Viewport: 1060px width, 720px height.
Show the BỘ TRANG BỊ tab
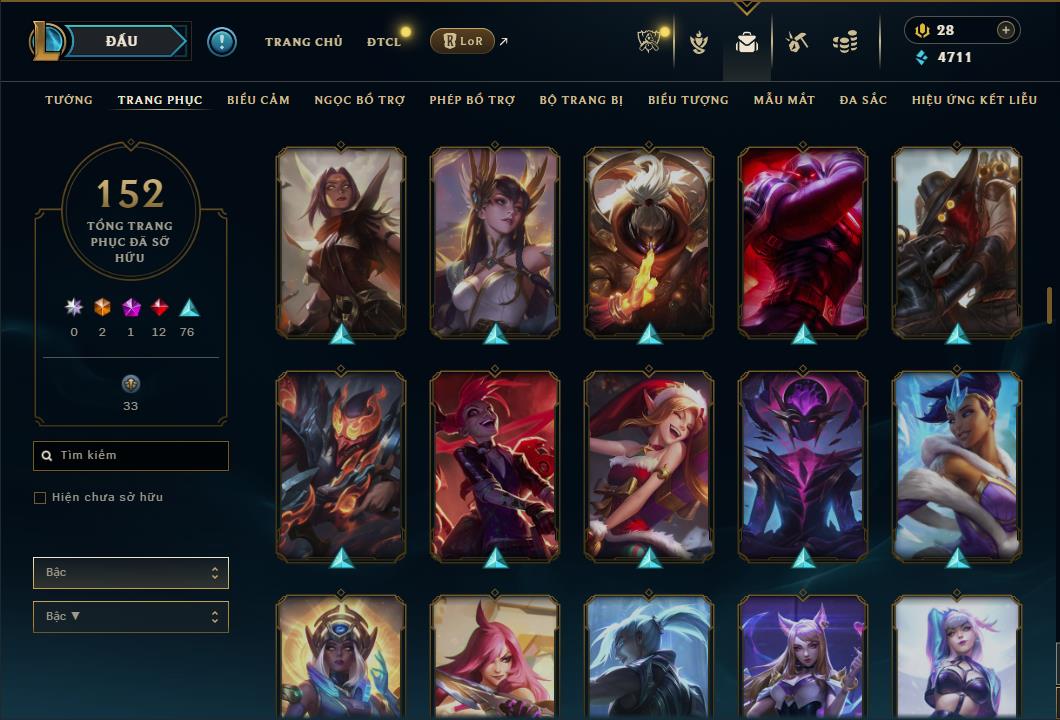581,100
